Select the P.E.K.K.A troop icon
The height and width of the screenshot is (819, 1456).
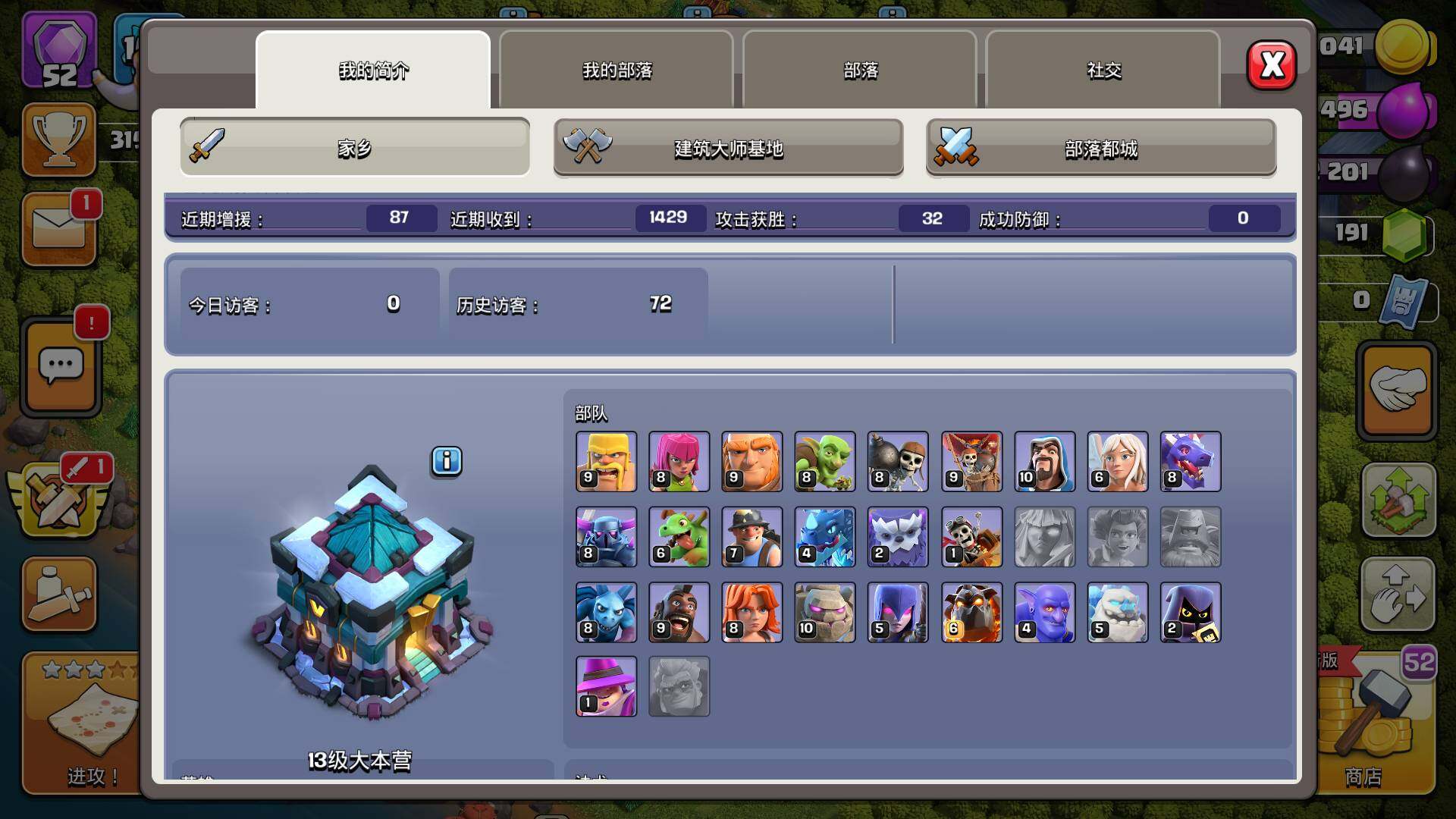click(x=606, y=537)
